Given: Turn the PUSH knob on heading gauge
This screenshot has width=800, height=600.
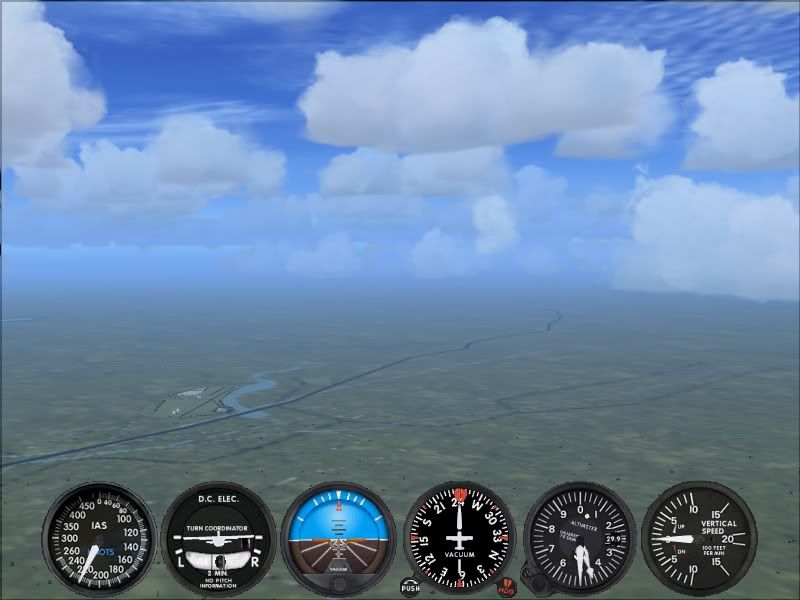Looking at the screenshot, I should (410, 586).
